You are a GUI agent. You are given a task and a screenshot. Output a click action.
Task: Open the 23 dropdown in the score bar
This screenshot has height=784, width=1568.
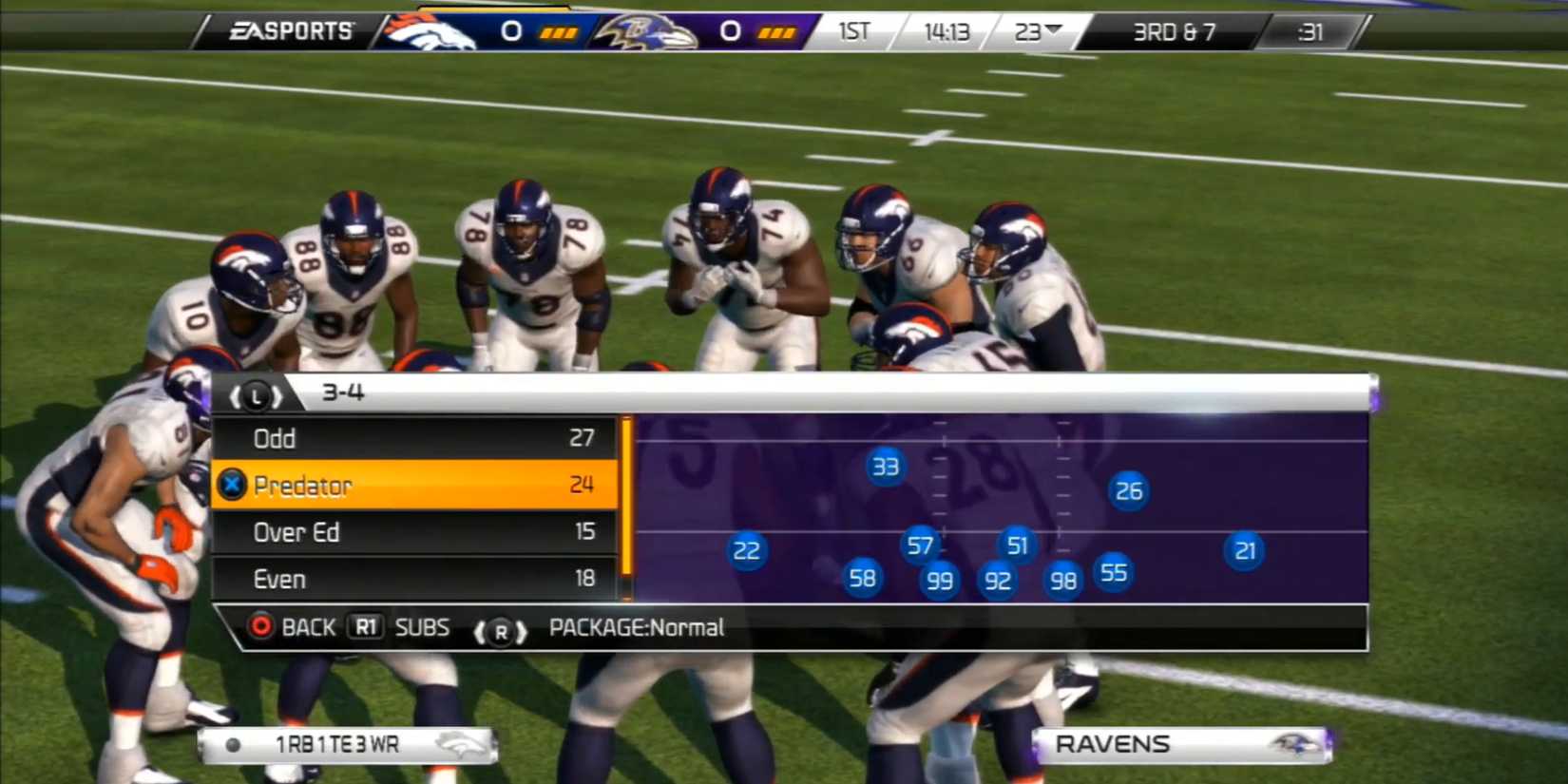point(1037,31)
